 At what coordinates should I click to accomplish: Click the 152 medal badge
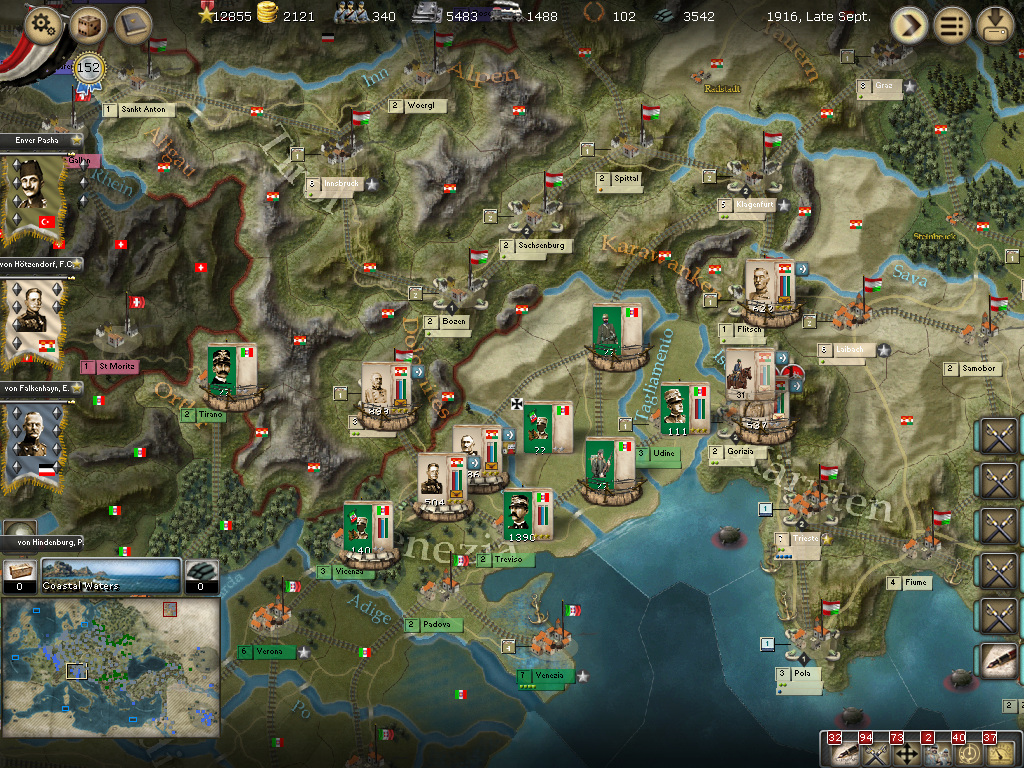coord(89,68)
